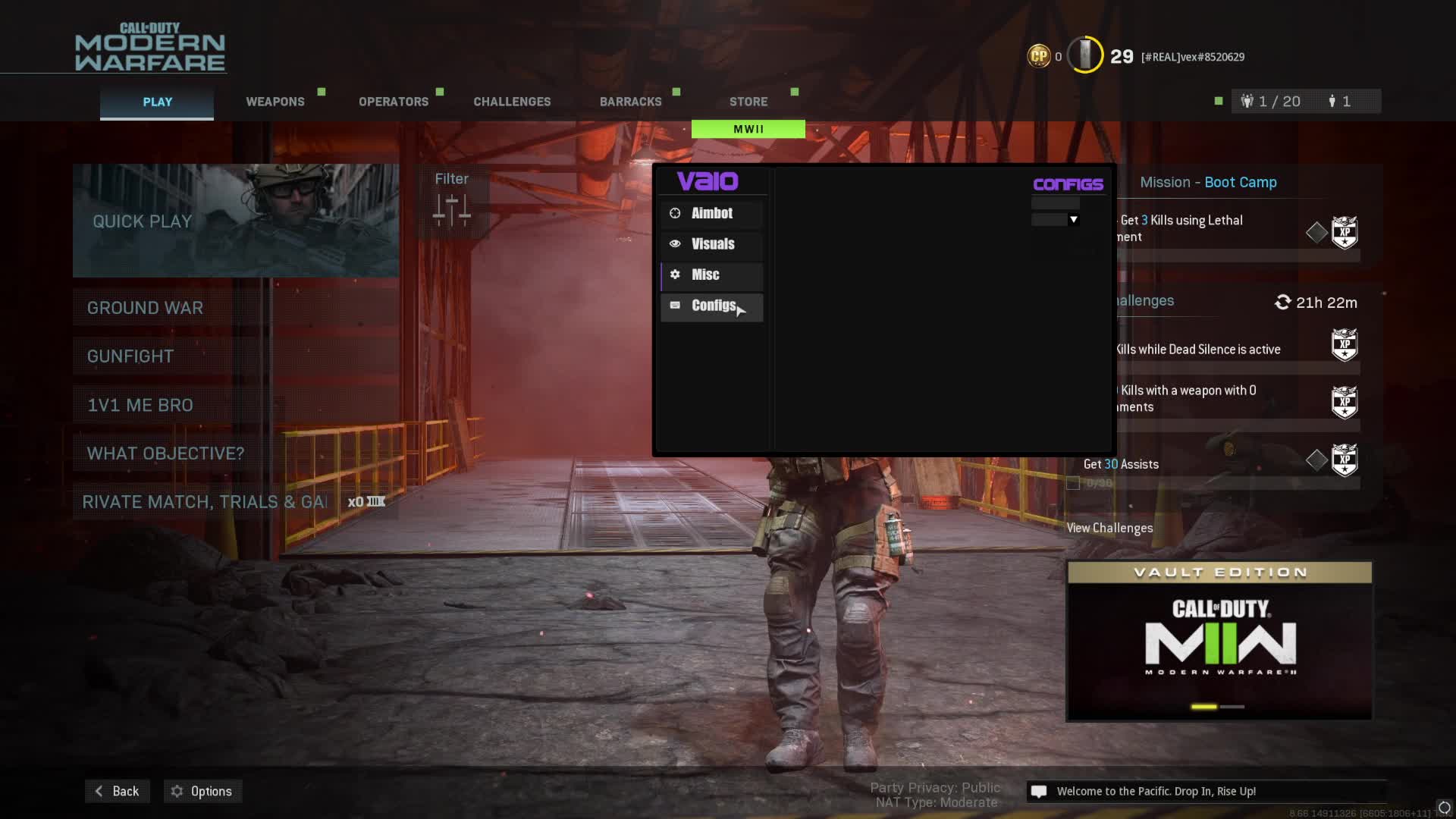The height and width of the screenshot is (819, 1456).
Task: Select the What Objective? playlist
Action: coord(235,453)
